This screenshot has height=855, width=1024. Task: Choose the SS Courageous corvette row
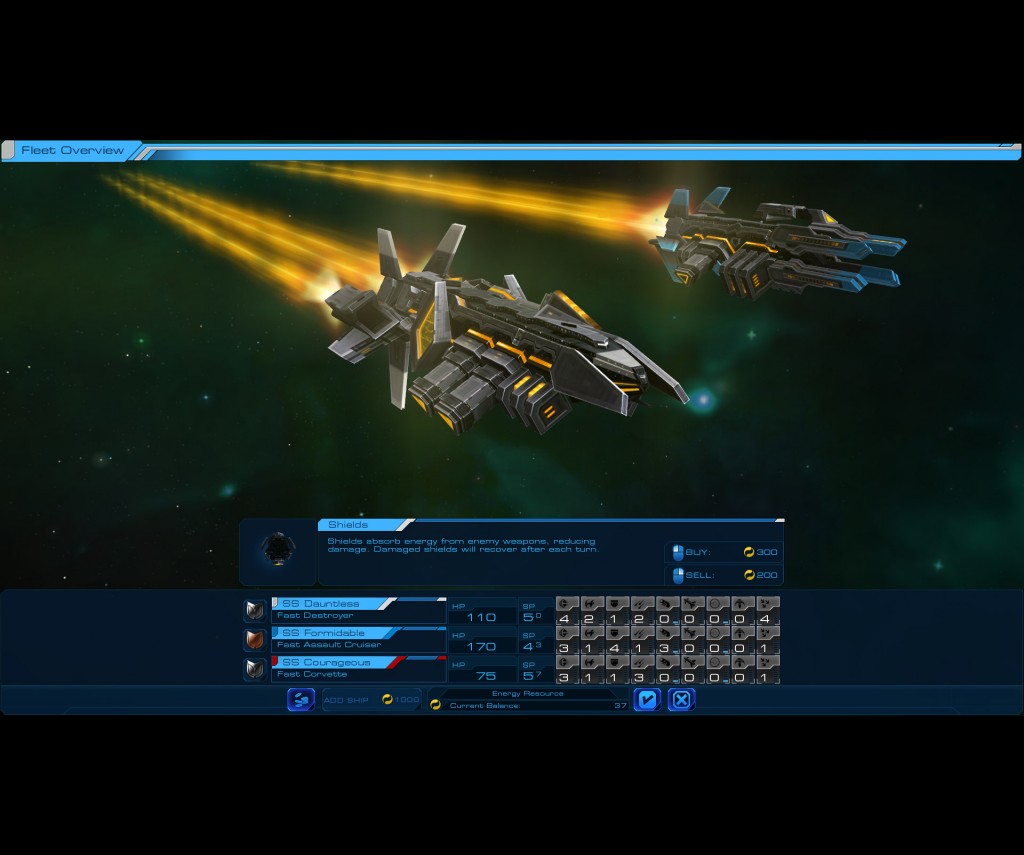click(x=358, y=668)
